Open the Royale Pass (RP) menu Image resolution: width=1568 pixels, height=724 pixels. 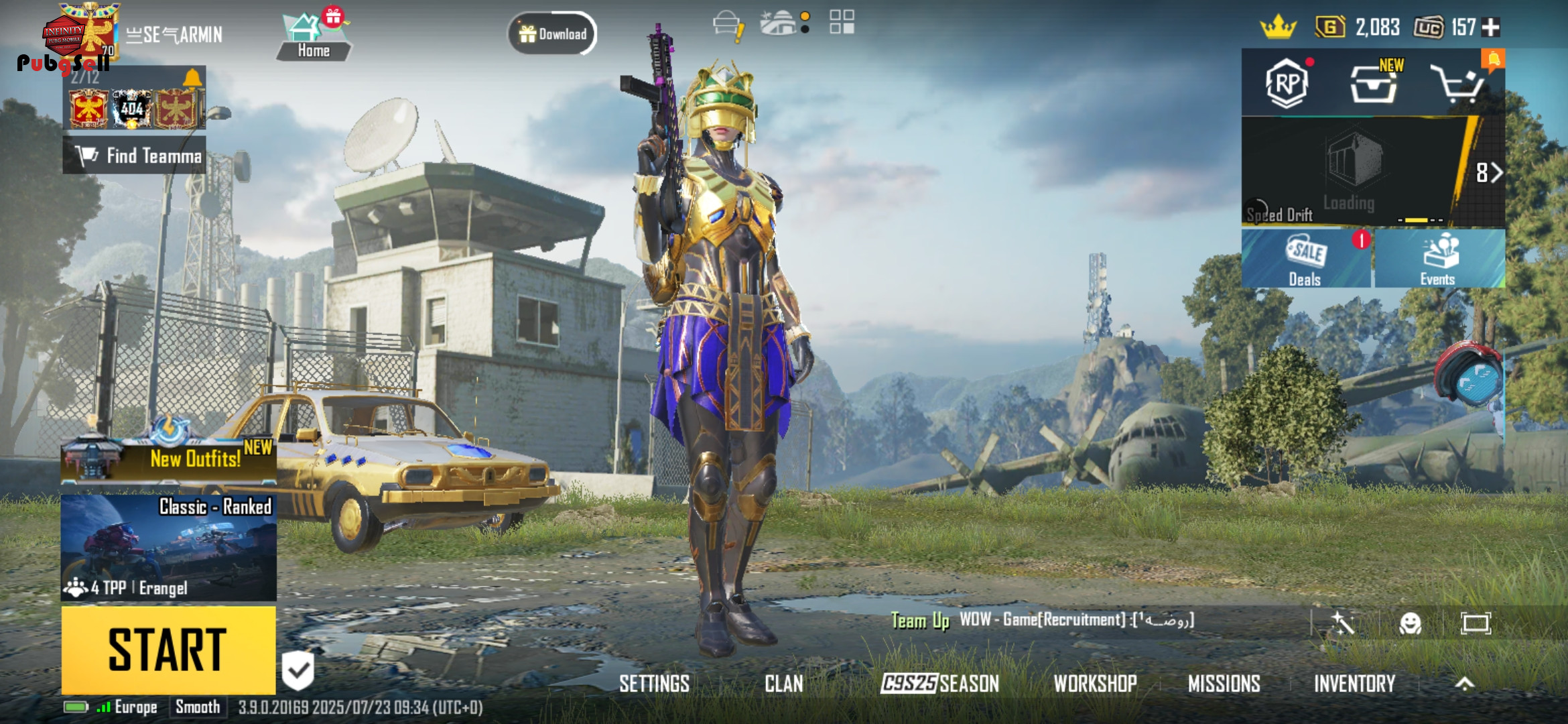(1287, 84)
